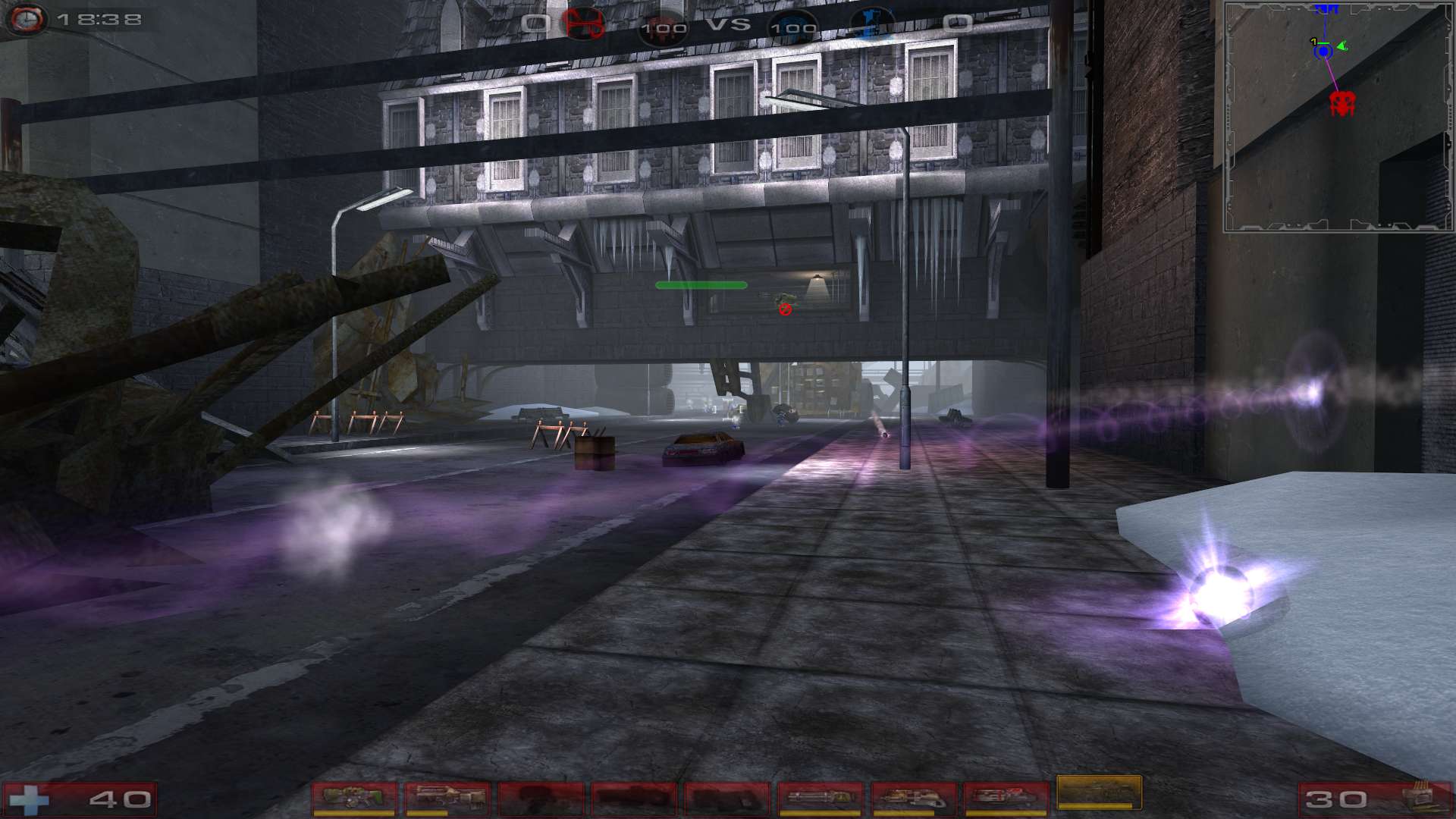Open the radar minimap
This screenshot has height=819, width=1456.
tap(1338, 116)
